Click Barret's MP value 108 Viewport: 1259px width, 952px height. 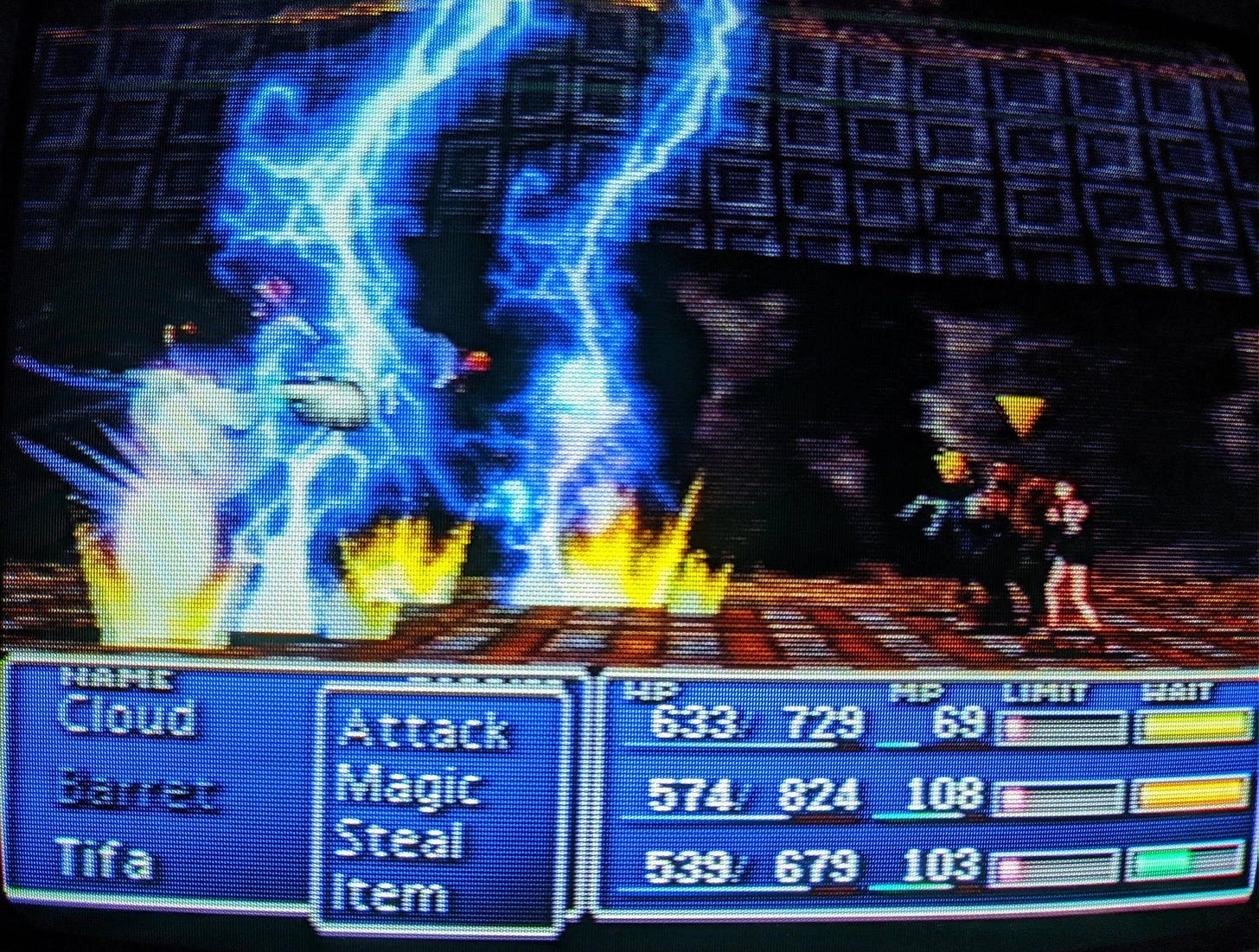click(x=943, y=795)
